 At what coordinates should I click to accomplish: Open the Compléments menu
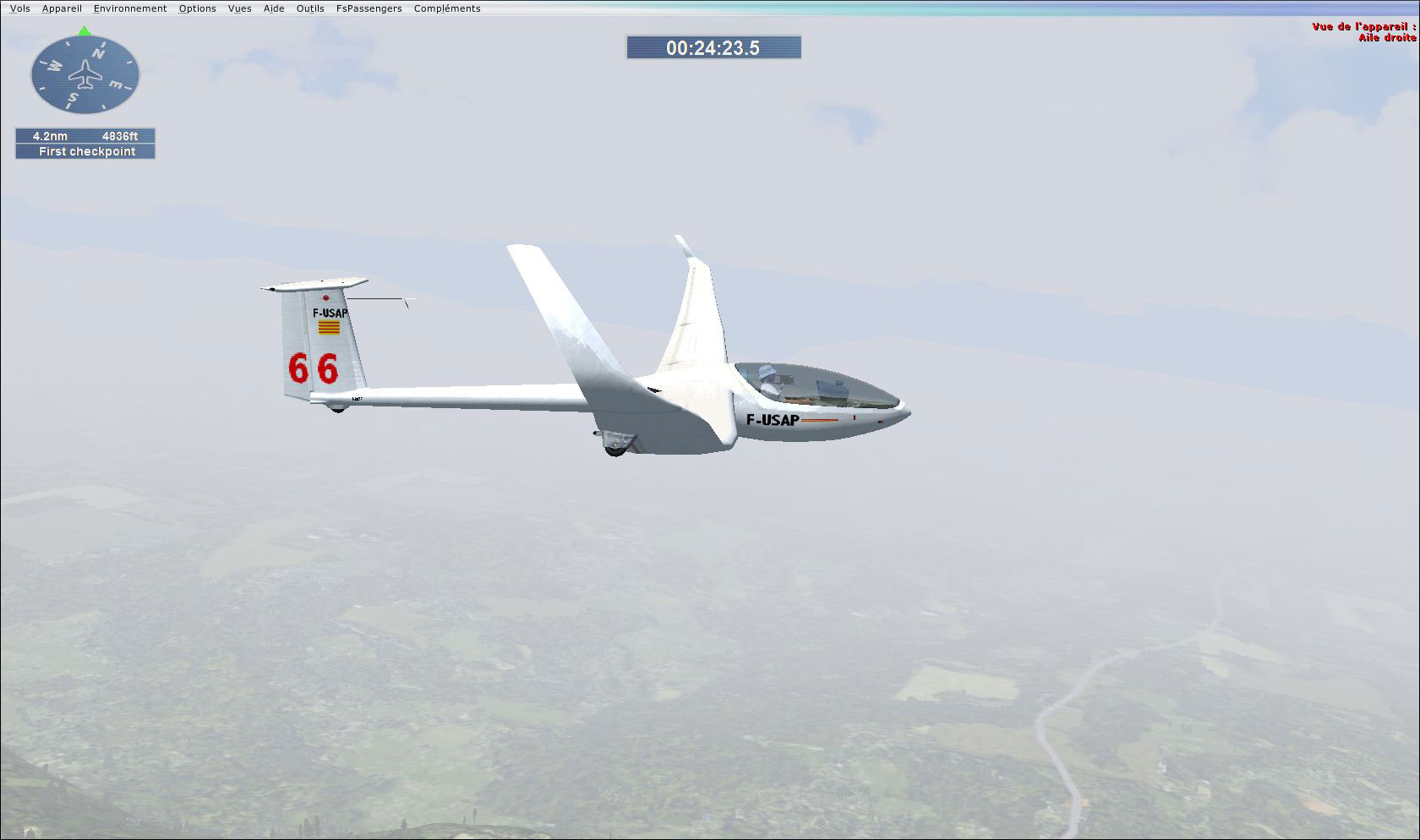click(x=446, y=8)
